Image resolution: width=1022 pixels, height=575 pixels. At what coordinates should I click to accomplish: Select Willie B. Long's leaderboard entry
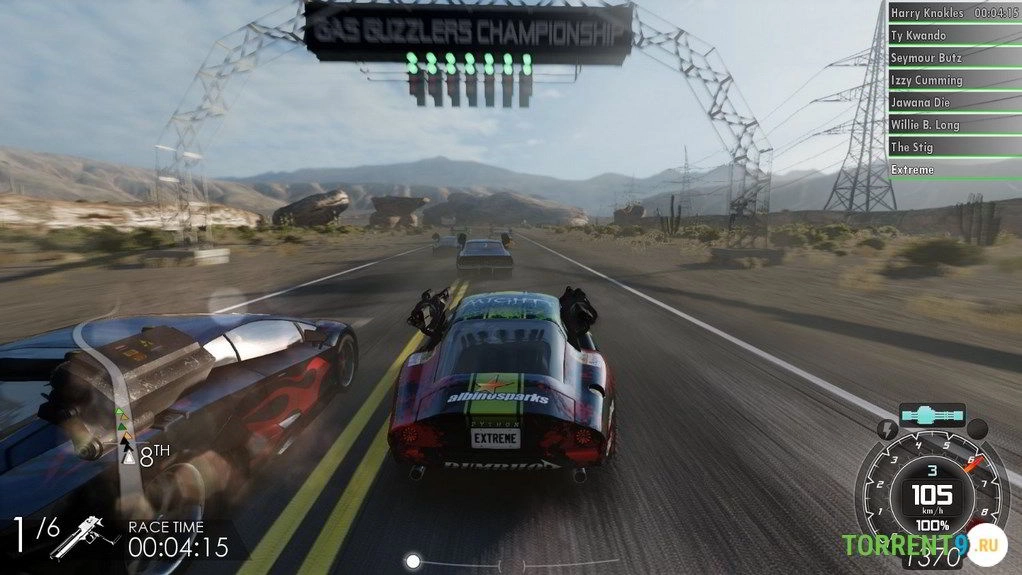953,125
